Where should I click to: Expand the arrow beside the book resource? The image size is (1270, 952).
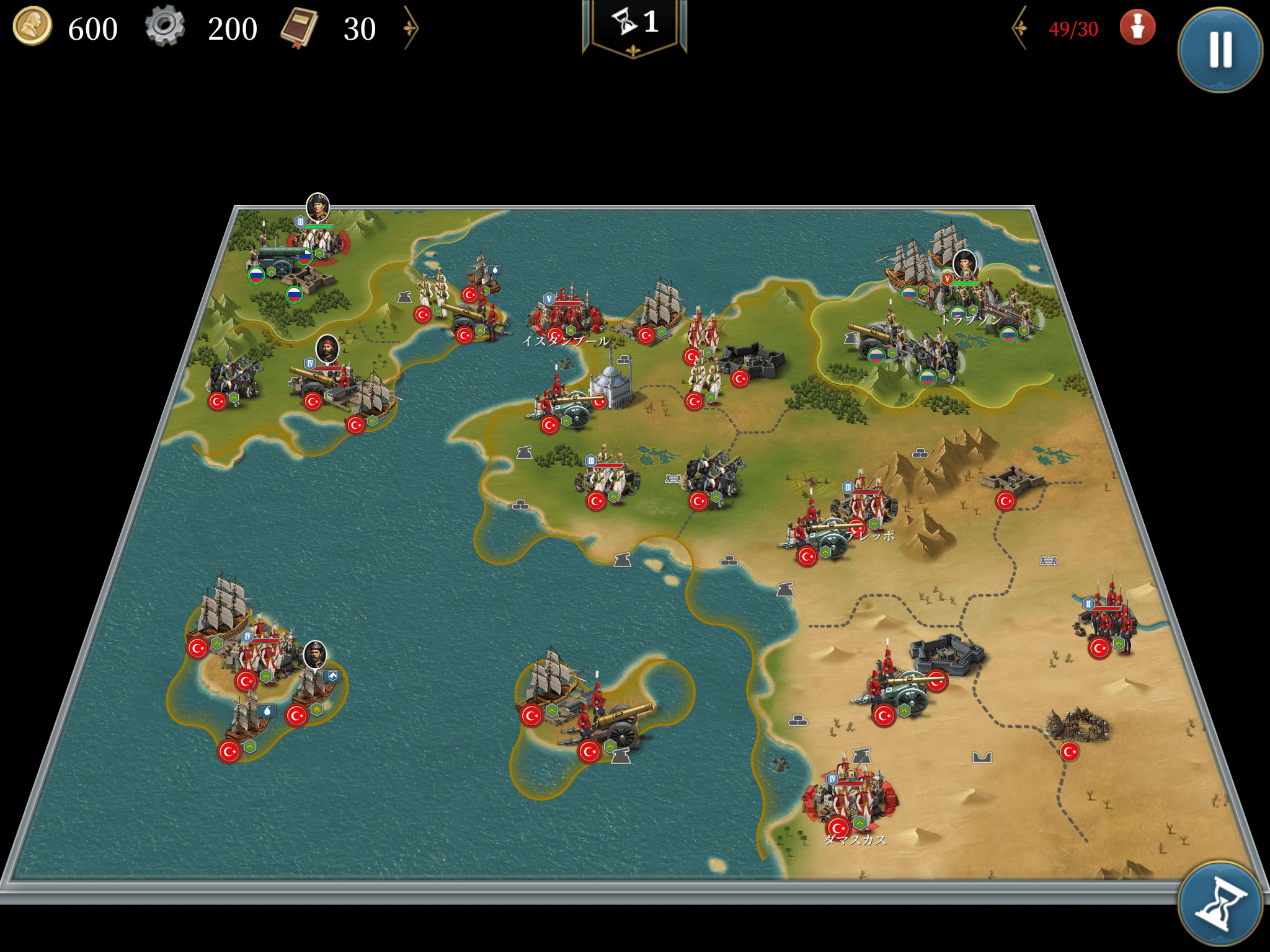point(411,28)
